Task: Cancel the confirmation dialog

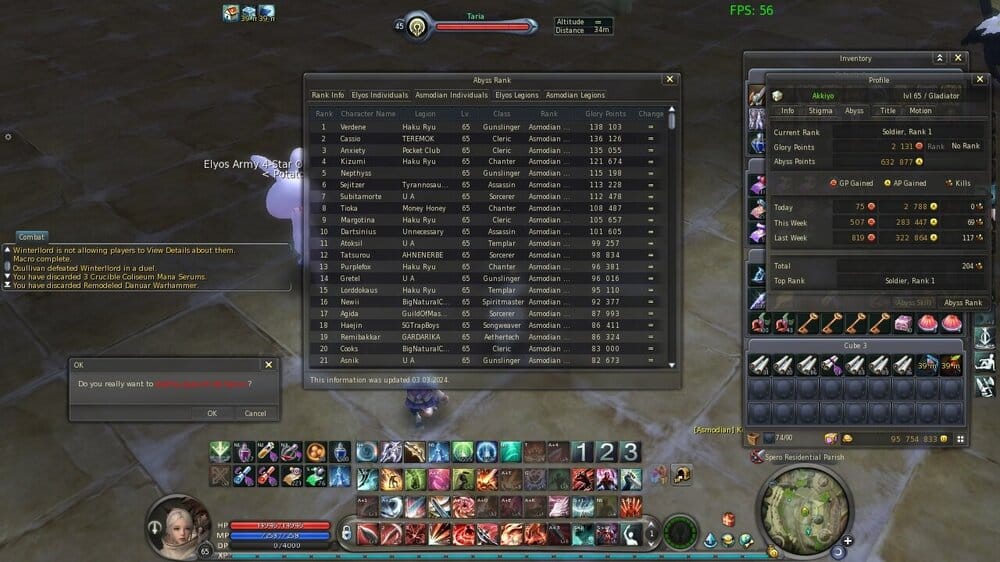Action: tap(255, 413)
